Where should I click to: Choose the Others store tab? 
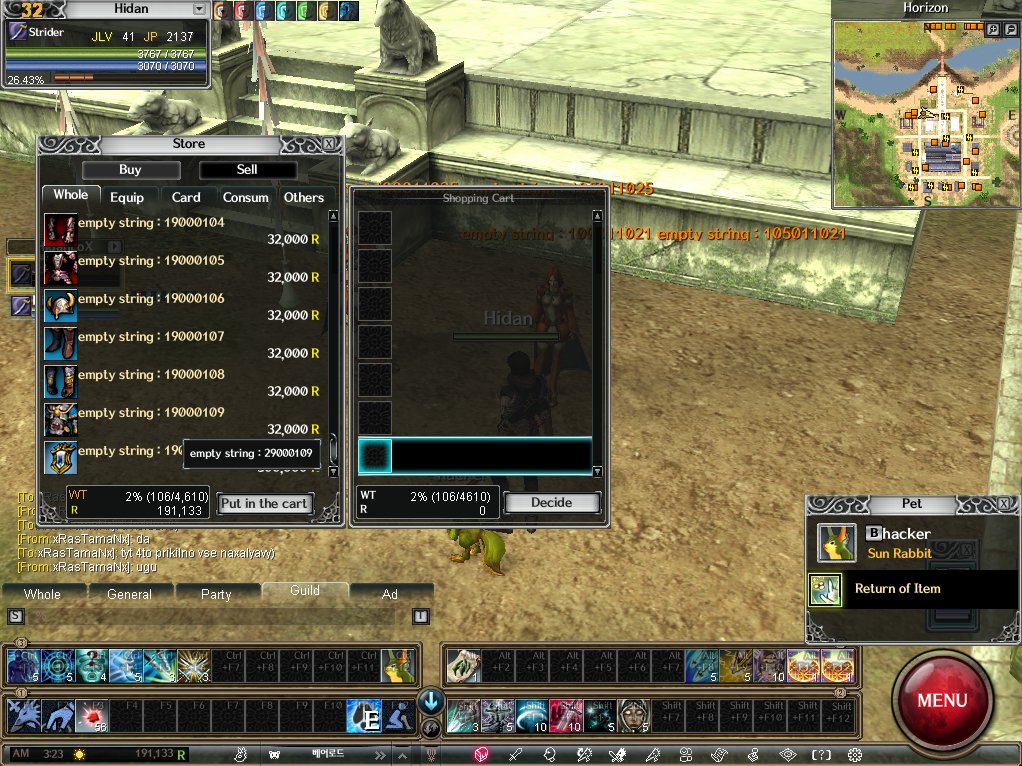coord(304,198)
